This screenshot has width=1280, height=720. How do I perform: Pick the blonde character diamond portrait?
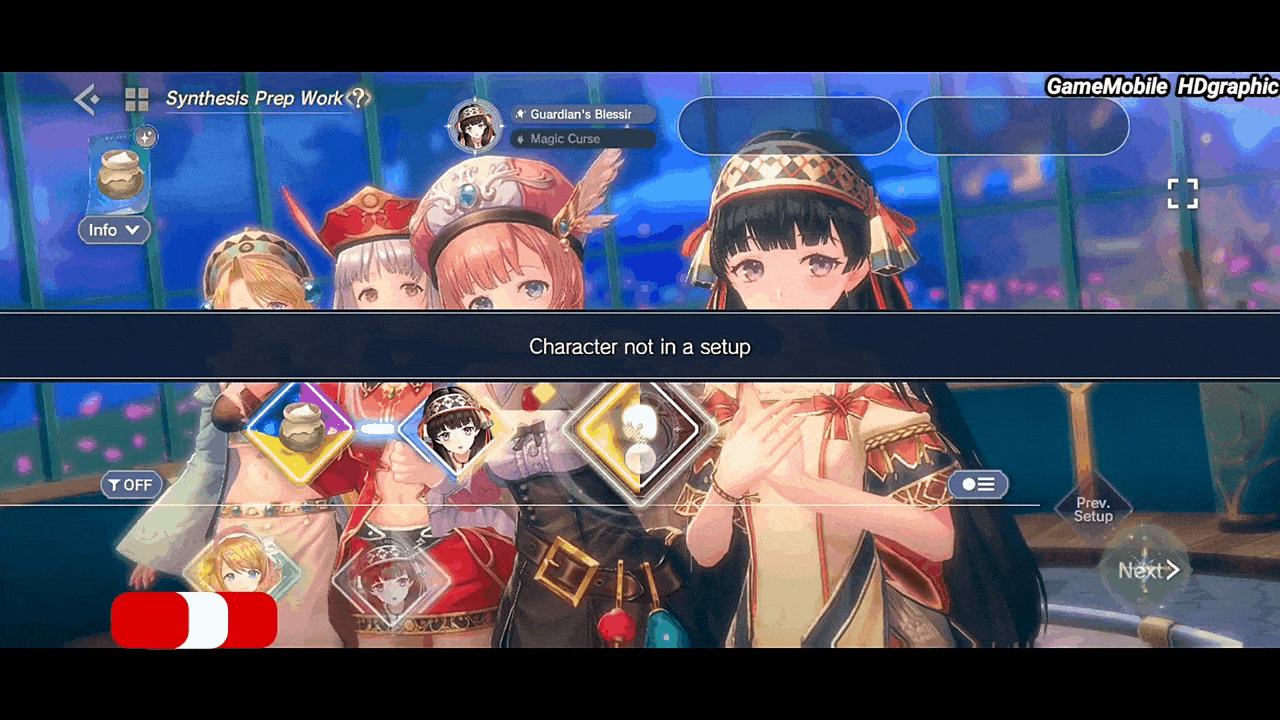[x=240, y=568]
